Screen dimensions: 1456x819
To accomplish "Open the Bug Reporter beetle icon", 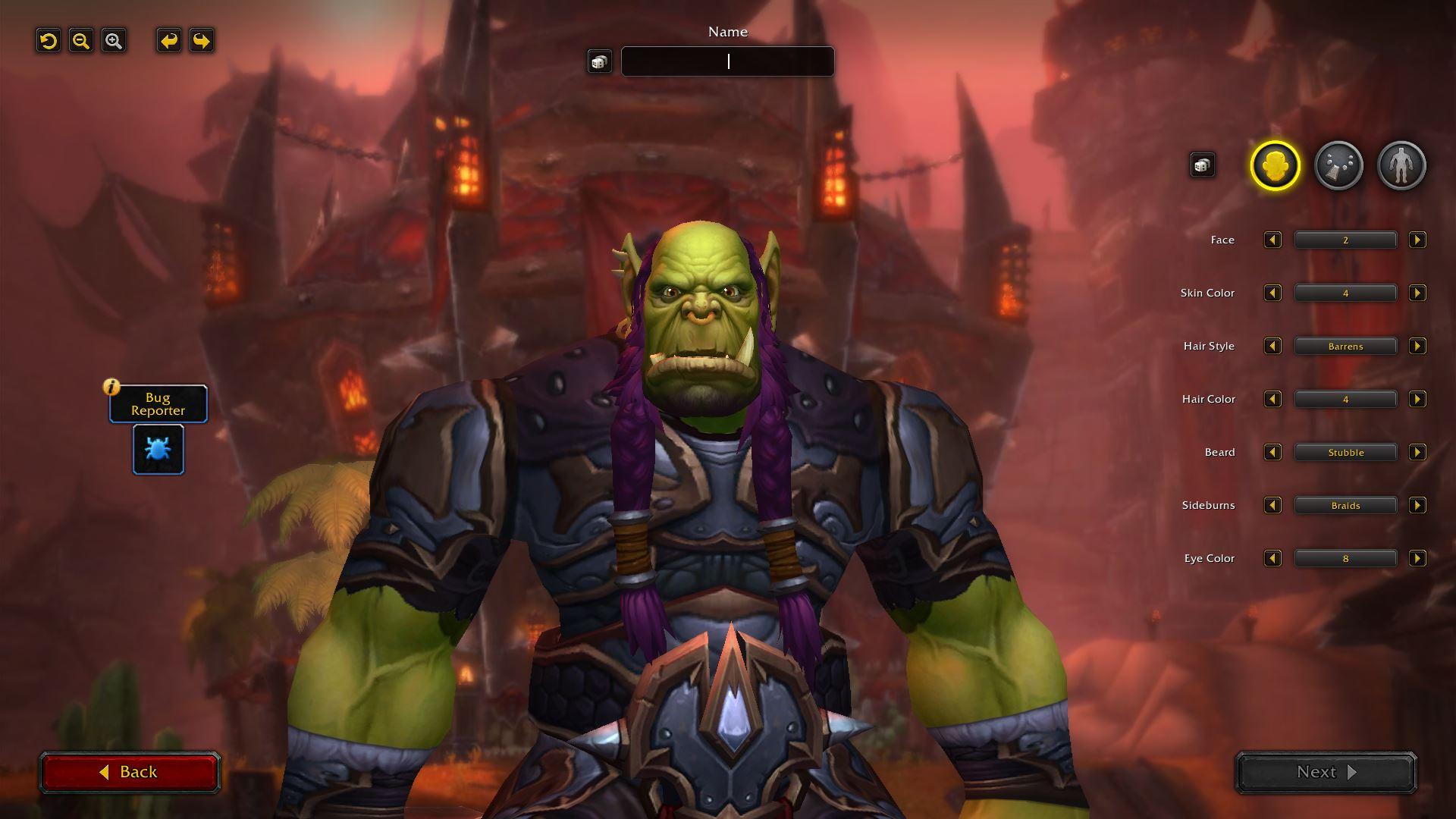I will [x=158, y=450].
